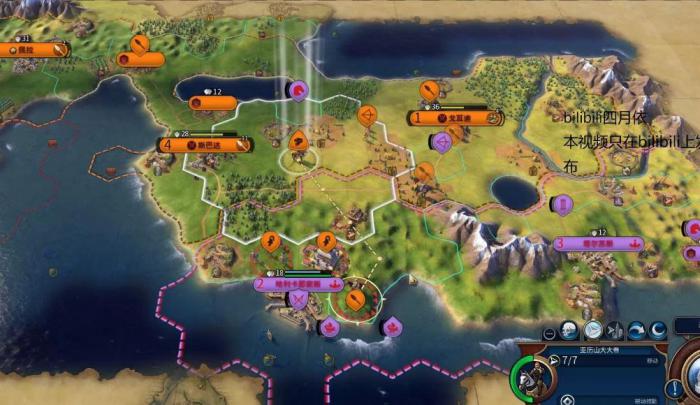Viewport: 700px width, 405px height.
Task: Click the purple city banner numbered 3
Action: coord(598,243)
